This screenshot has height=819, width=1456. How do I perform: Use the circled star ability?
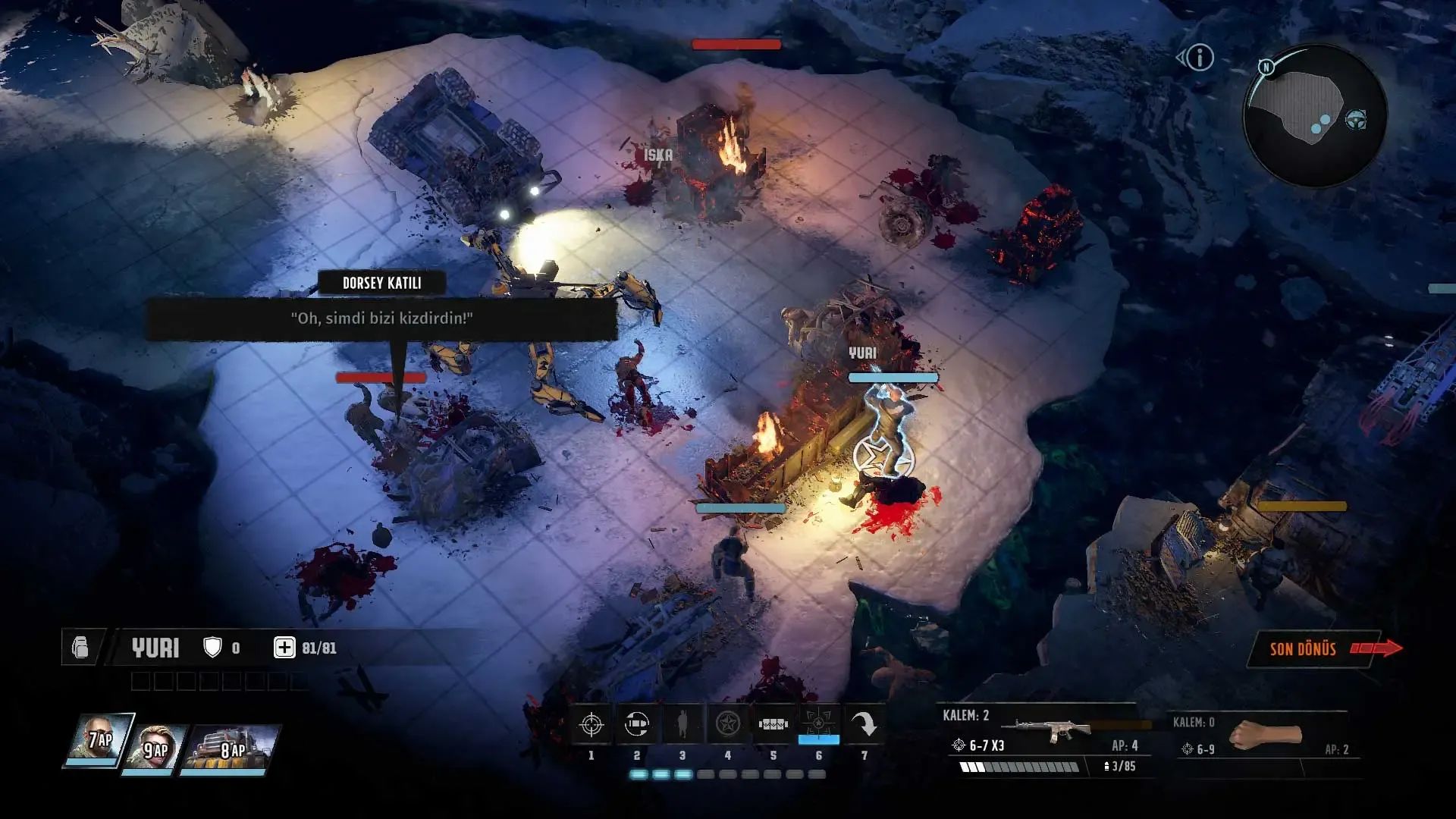[728, 725]
